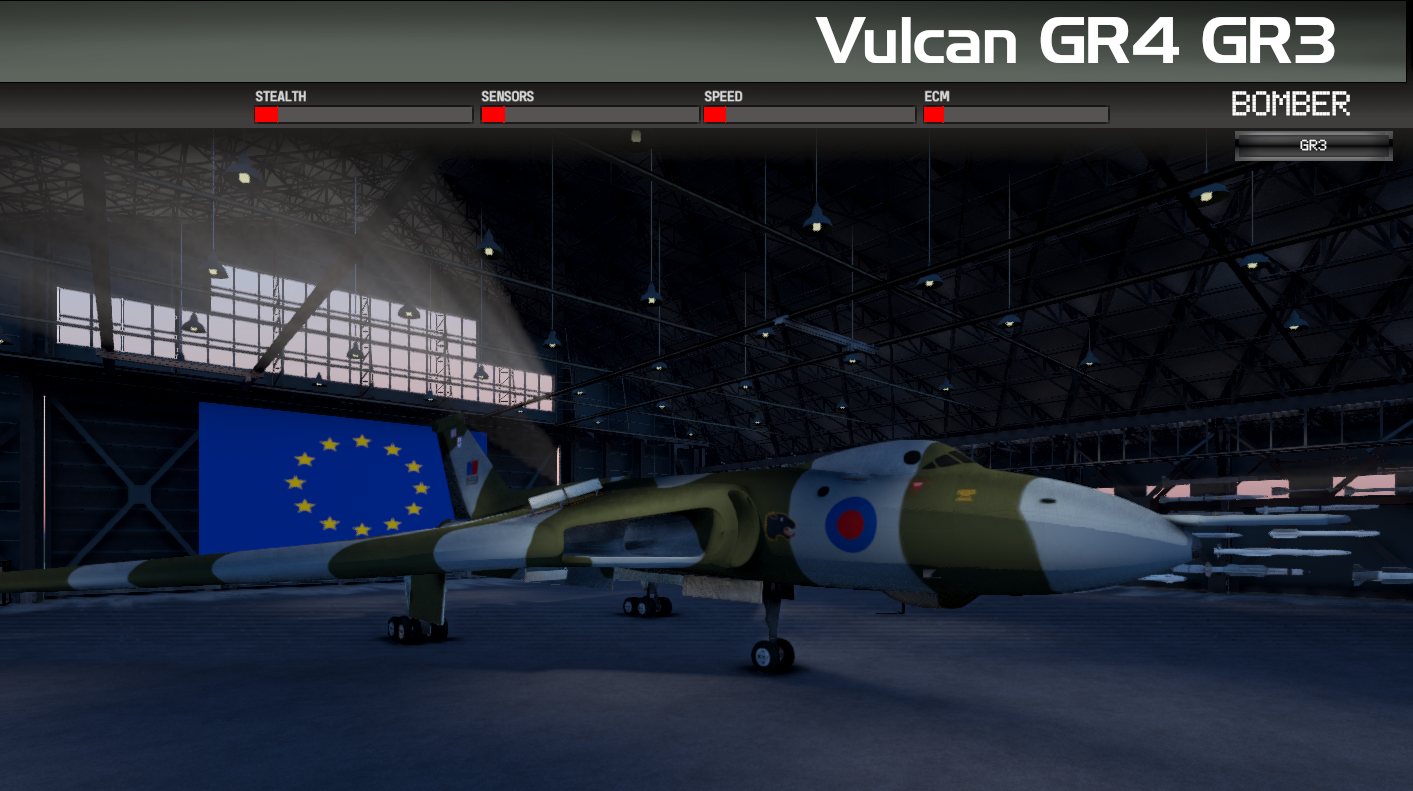The height and width of the screenshot is (791, 1413).
Task: Click the STEALTH stat bar
Action: click(363, 114)
